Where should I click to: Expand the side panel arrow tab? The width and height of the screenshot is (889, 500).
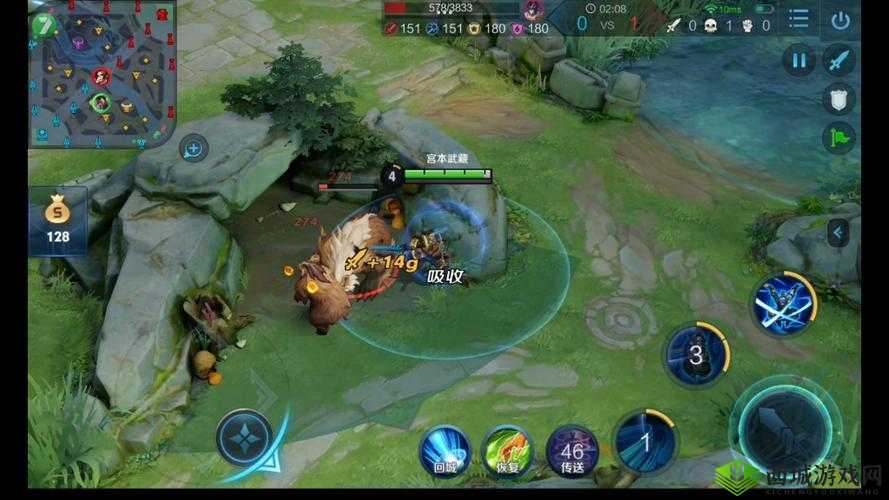coord(838,234)
